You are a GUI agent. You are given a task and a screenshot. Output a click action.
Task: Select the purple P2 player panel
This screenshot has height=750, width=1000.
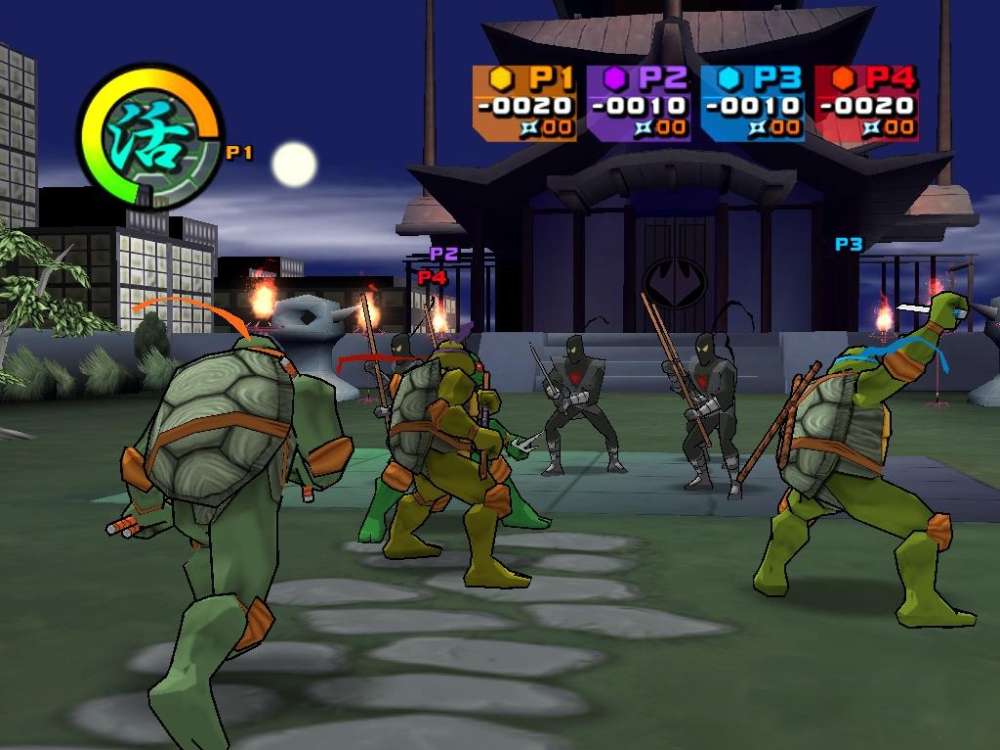coord(638,102)
